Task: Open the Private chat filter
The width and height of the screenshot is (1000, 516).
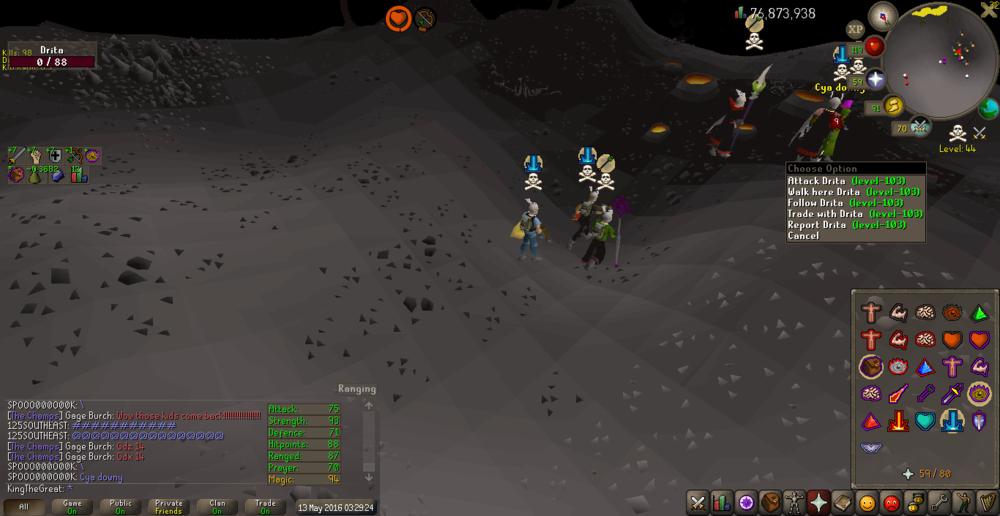Action: pos(169,507)
